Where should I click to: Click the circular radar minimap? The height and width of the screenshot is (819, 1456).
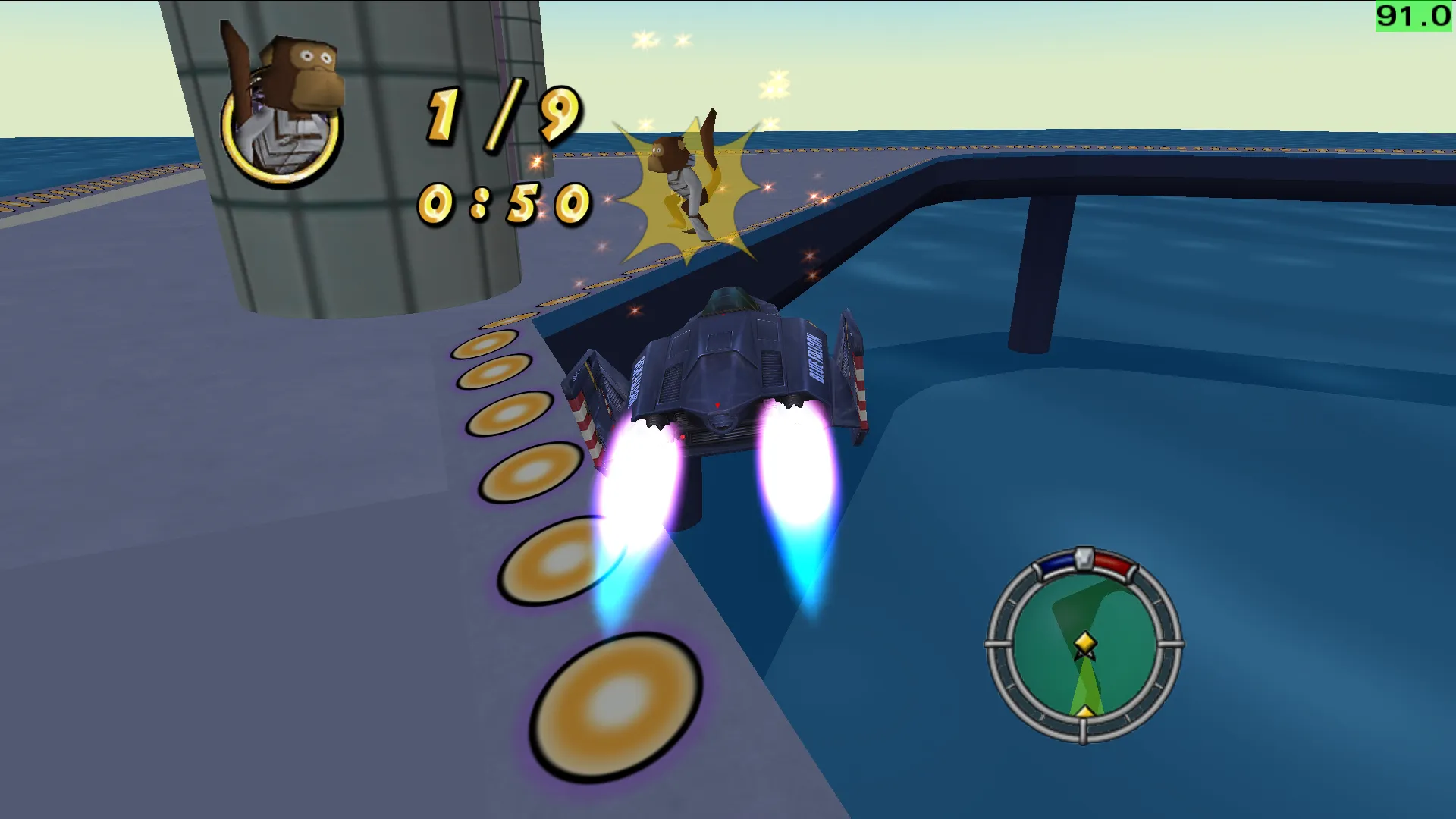1084,645
